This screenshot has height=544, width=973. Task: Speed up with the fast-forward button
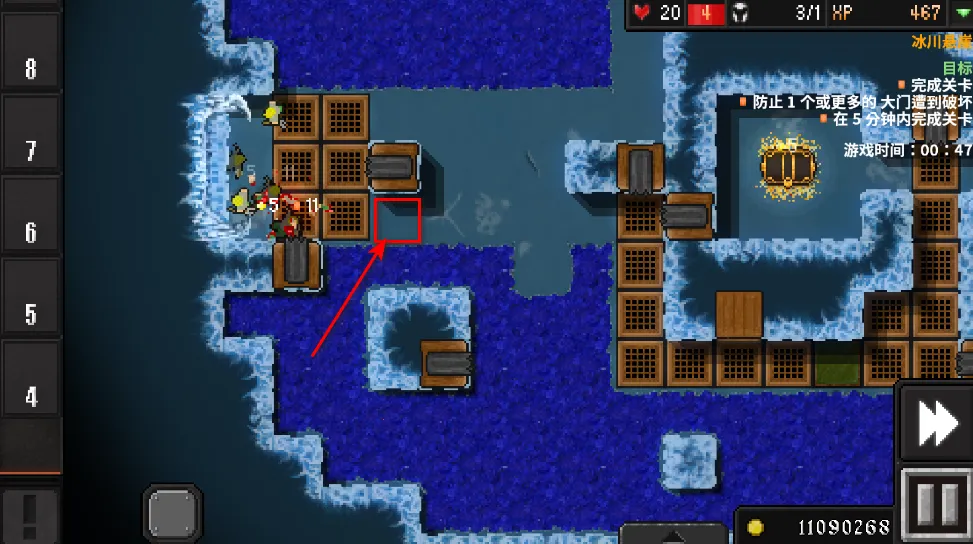[x=937, y=423]
